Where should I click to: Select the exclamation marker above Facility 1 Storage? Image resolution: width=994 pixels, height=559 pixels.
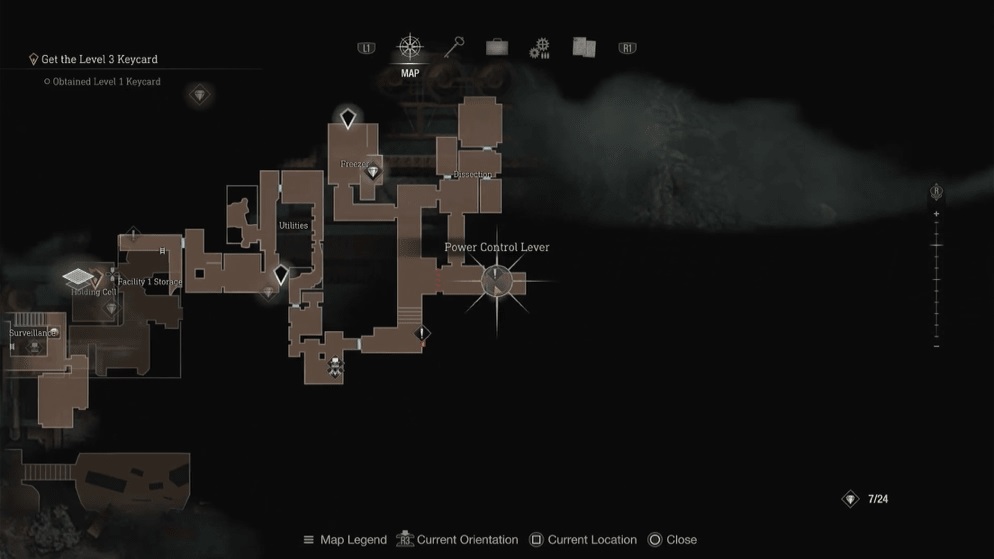[133, 236]
